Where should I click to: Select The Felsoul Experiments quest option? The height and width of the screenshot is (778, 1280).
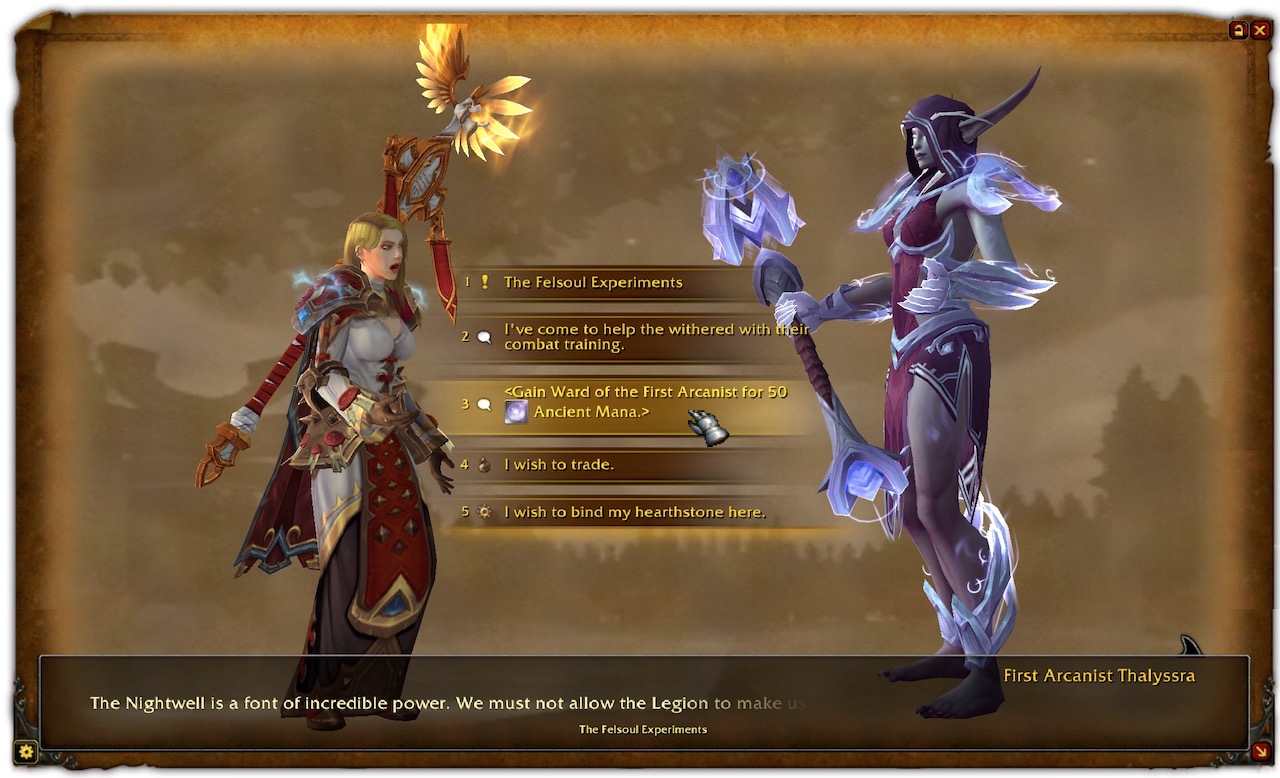[593, 282]
